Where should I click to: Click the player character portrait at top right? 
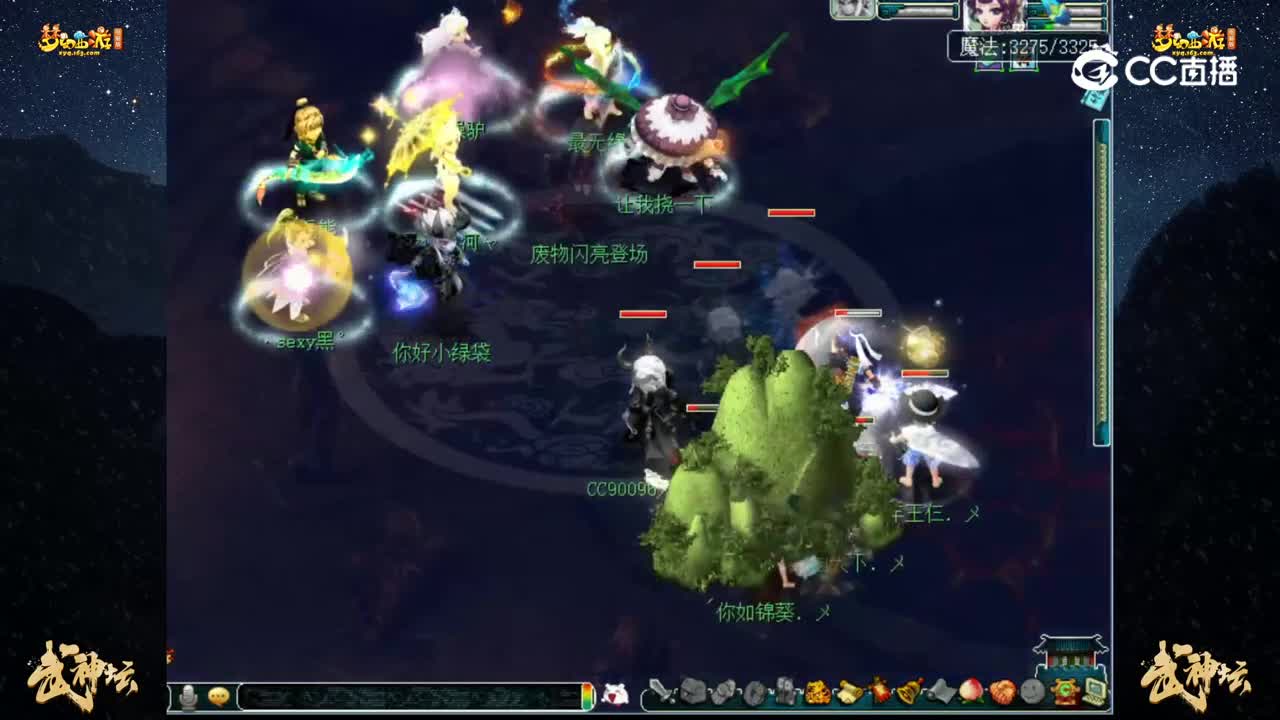[x=993, y=16]
